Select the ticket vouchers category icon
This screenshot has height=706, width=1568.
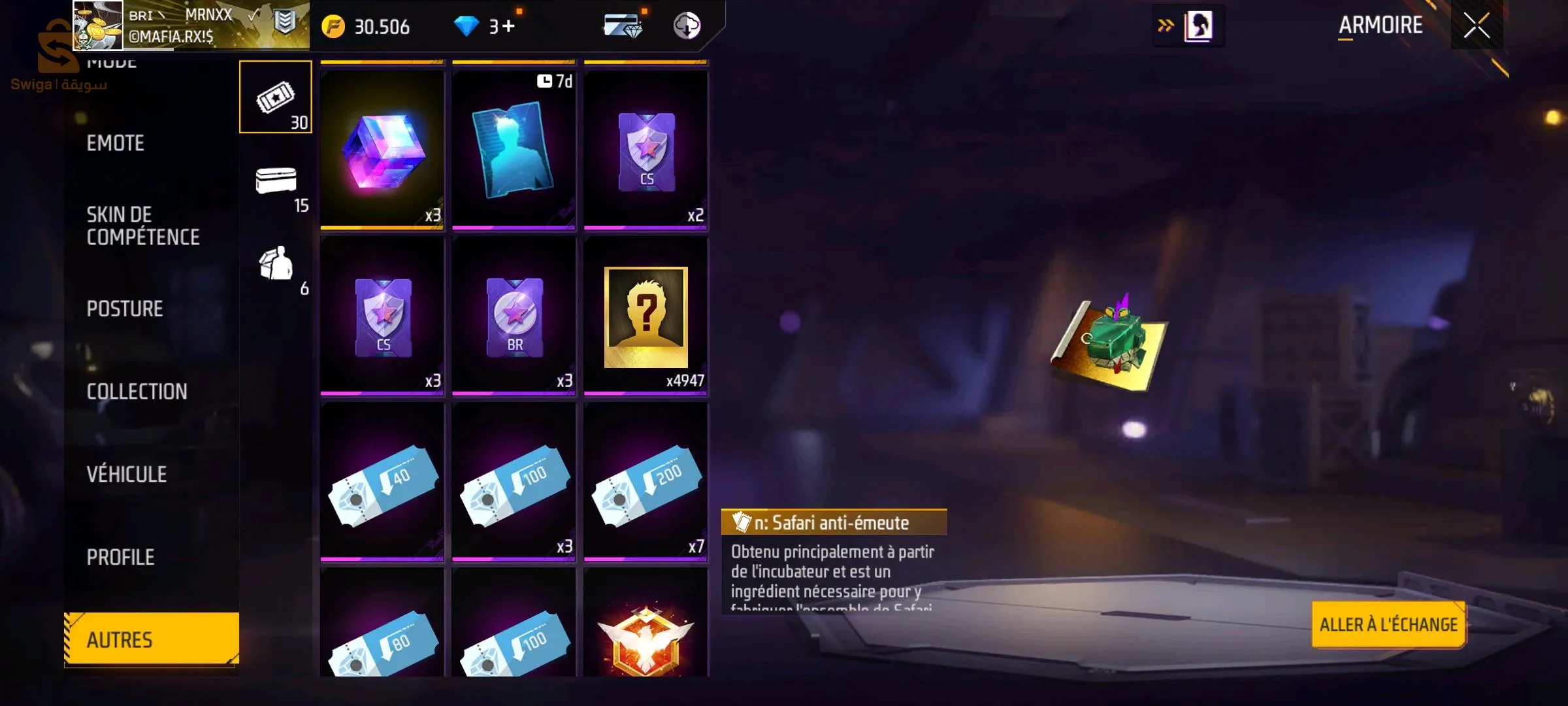[277, 97]
